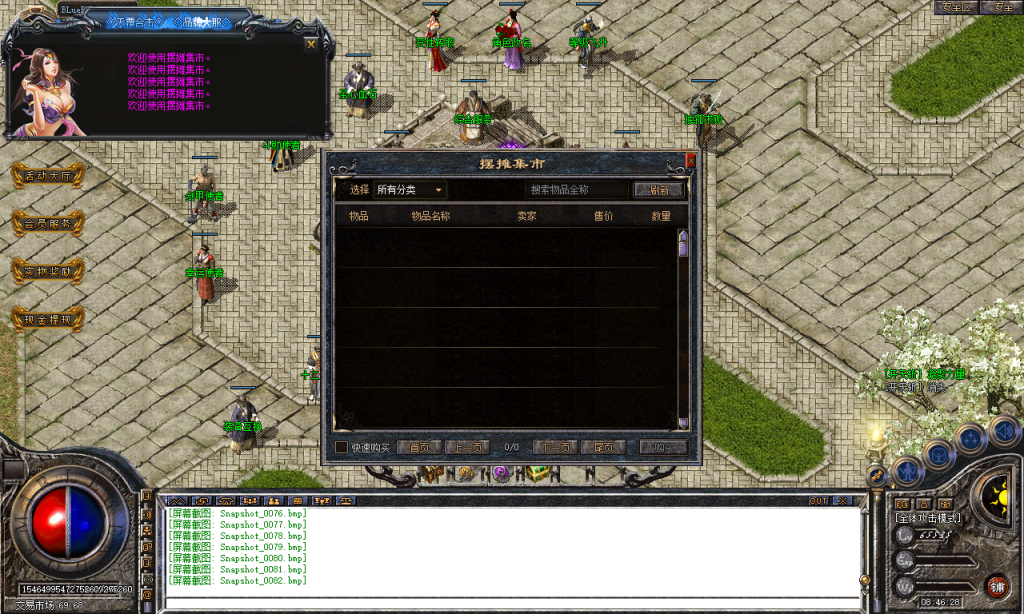Open the 会员服务 member services
The width and height of the screenshot is (1024, 614).
click(47, 223)
